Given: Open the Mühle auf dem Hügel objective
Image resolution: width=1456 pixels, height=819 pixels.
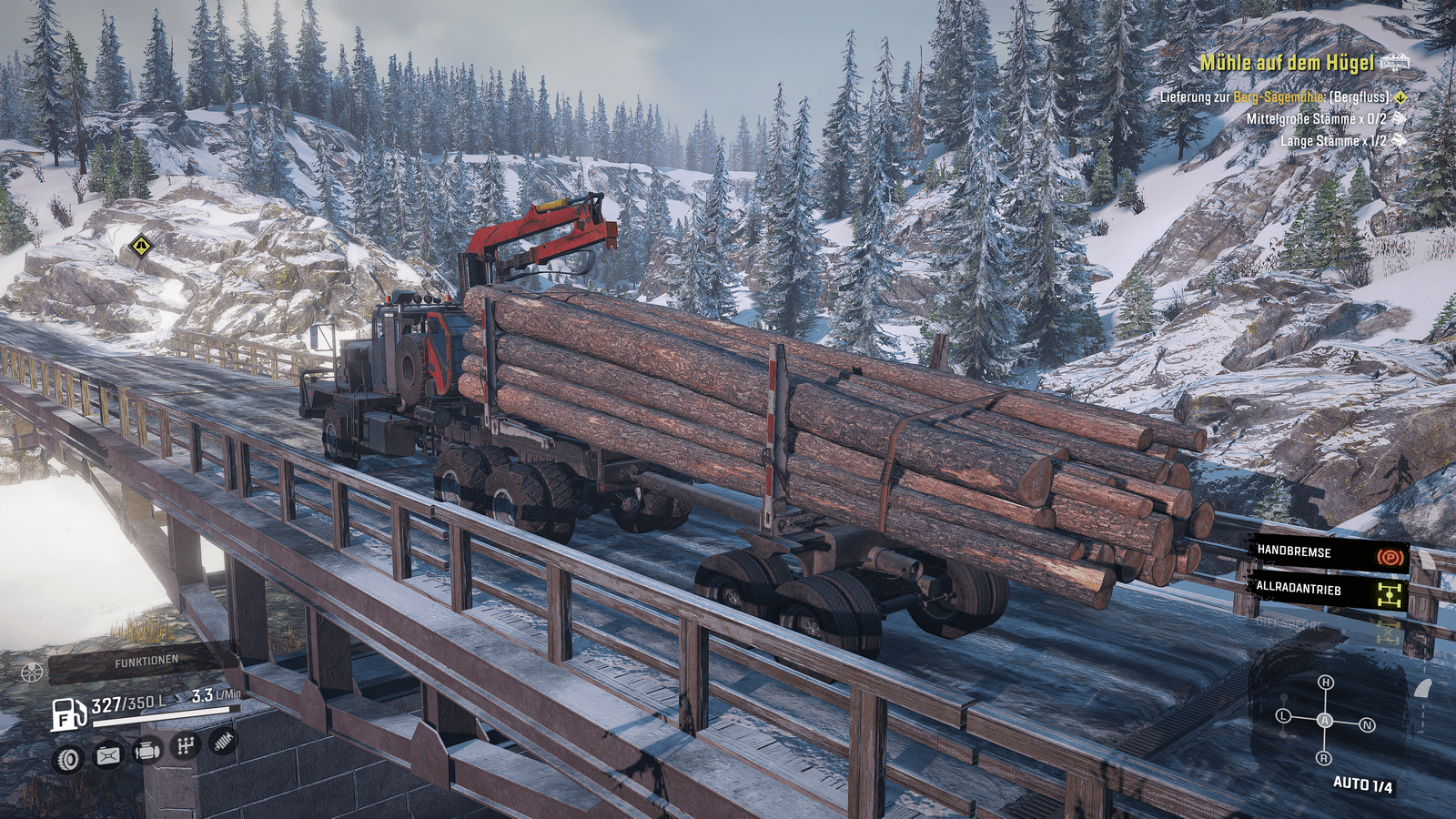Looking at the screenshot, I should point(1286,63).
